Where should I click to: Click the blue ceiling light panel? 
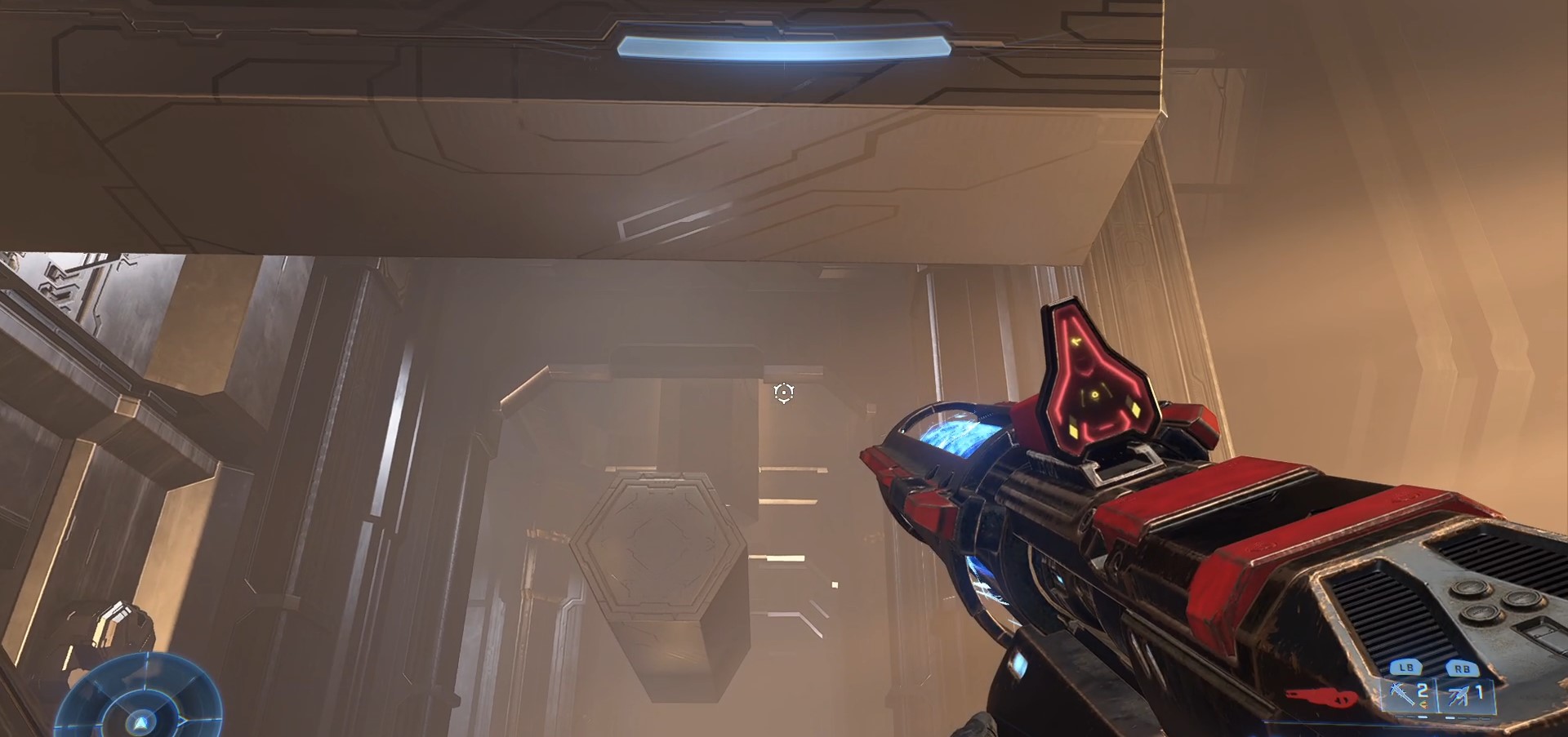click(784, 45)
